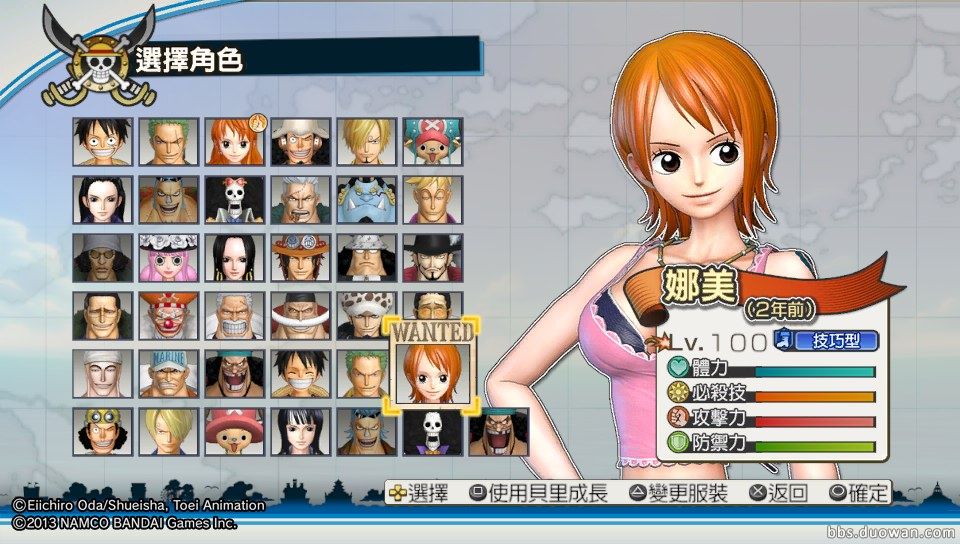Choose Whitebeard with the white mustache
Image resolution: width=960 pixels, height=544 pixels.
coord(299,316)
